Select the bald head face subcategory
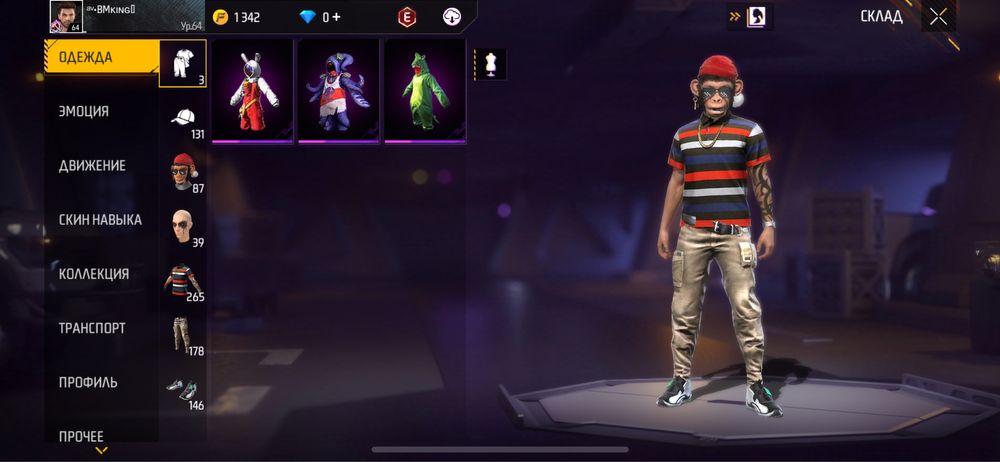 183,227
